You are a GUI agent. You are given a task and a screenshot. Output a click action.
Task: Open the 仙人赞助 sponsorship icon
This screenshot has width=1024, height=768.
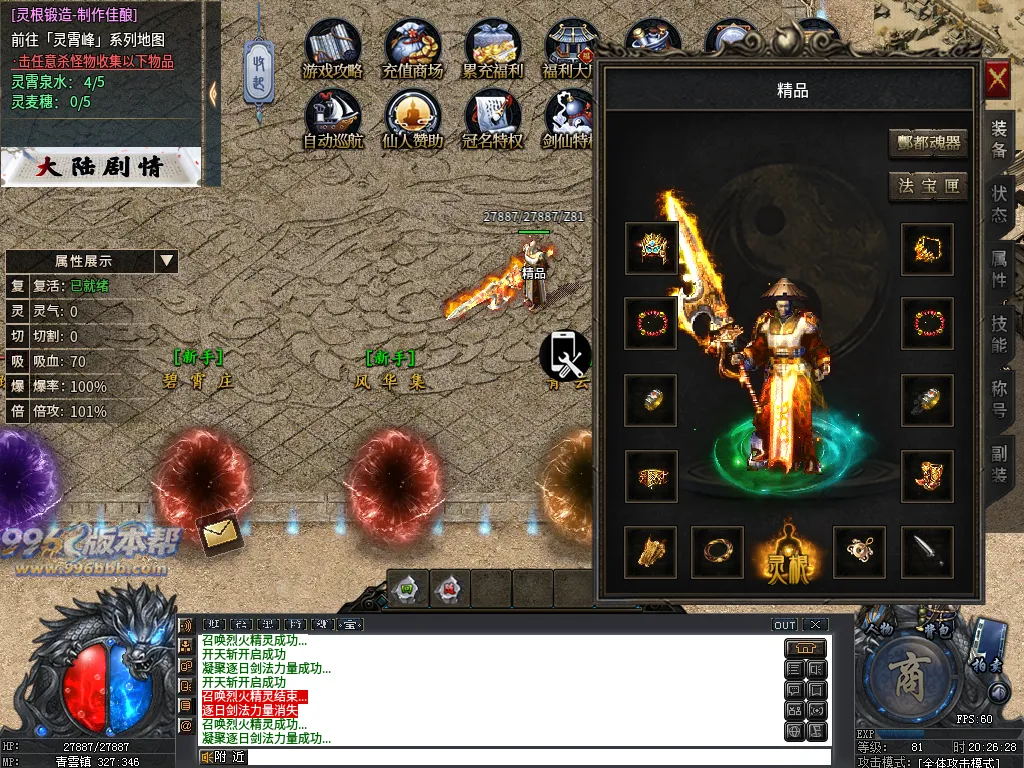(x=412, y=120)
